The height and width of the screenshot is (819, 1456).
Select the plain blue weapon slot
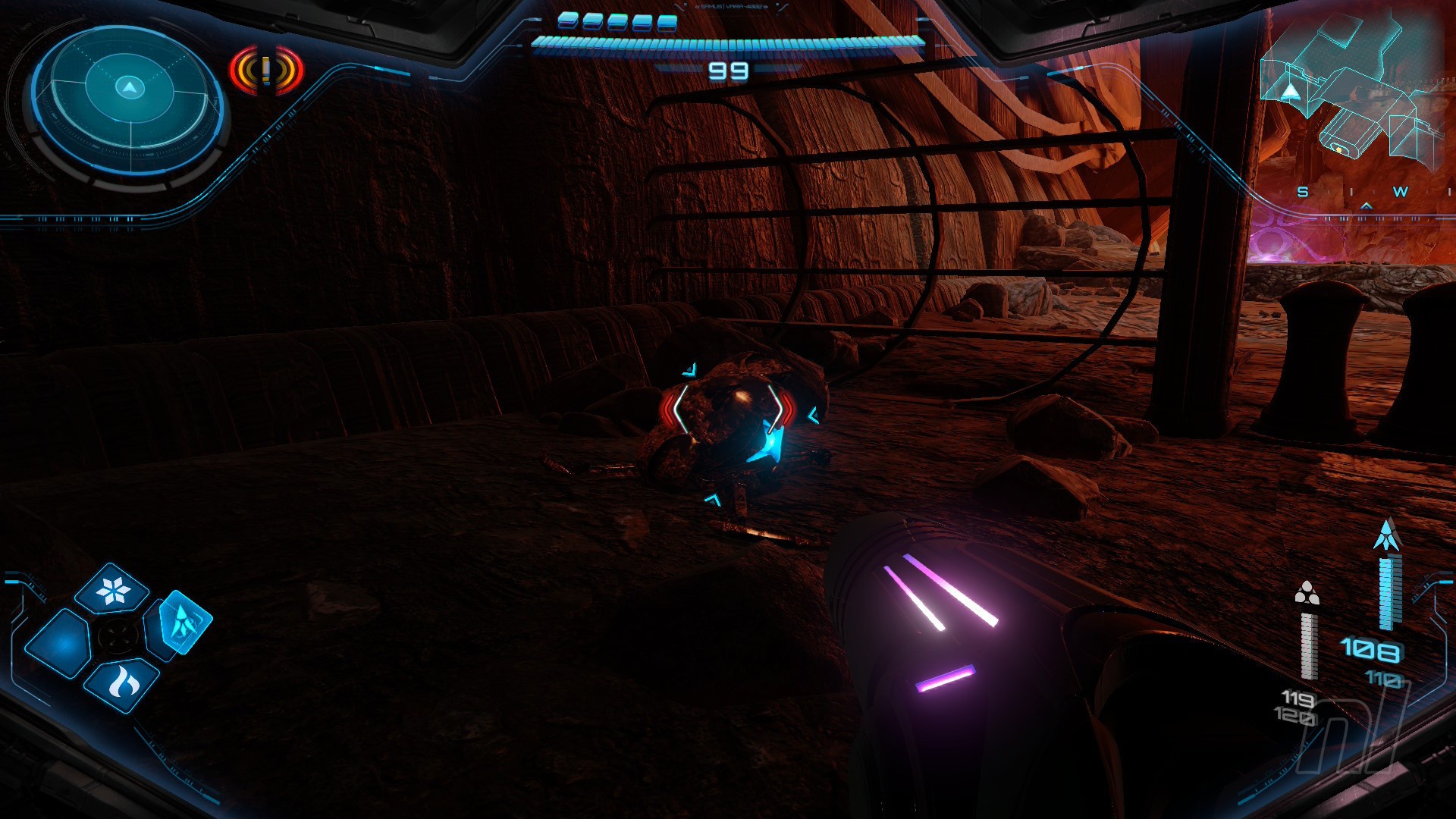click(59, 643)
